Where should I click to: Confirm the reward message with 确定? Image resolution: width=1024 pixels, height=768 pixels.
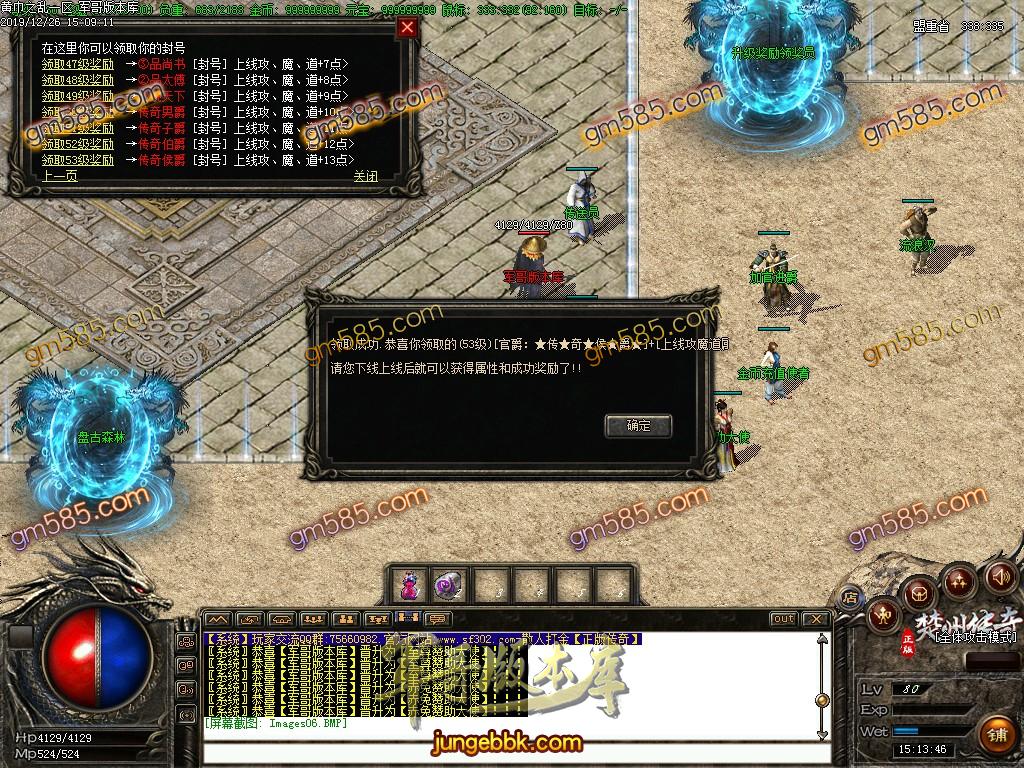coord(638,425)
